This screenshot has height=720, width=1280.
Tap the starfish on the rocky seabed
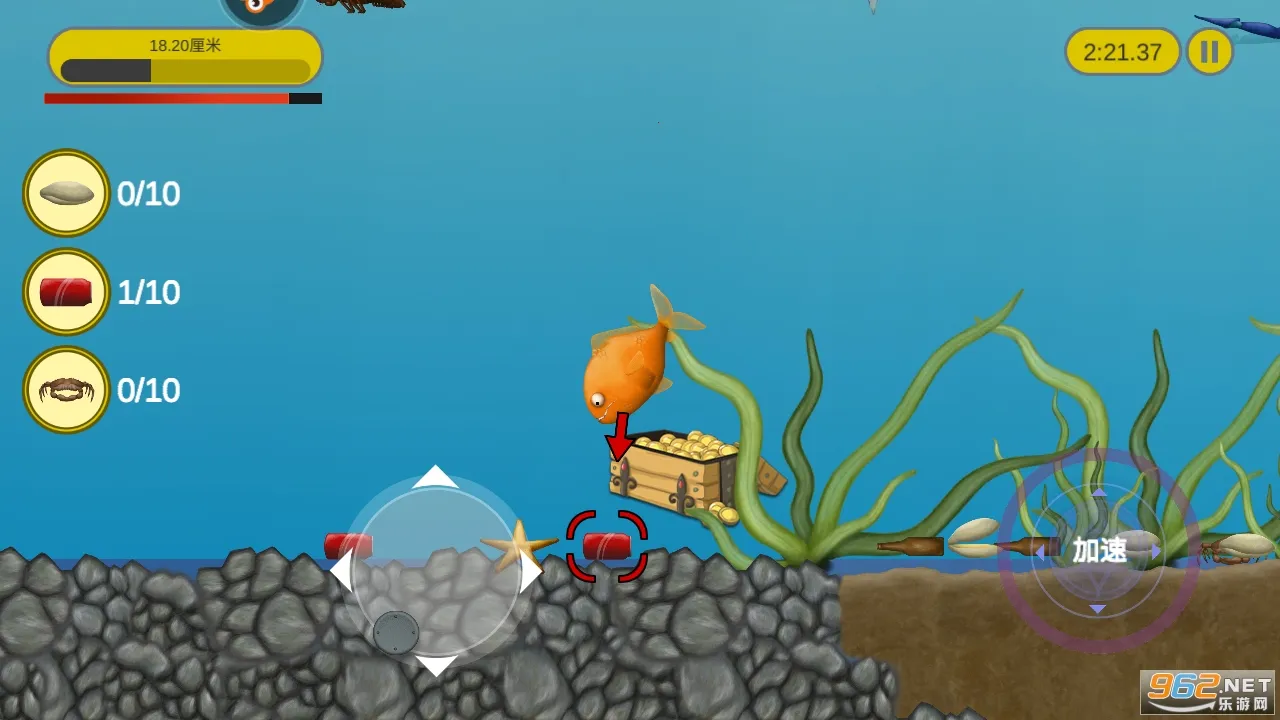(519, 546)
